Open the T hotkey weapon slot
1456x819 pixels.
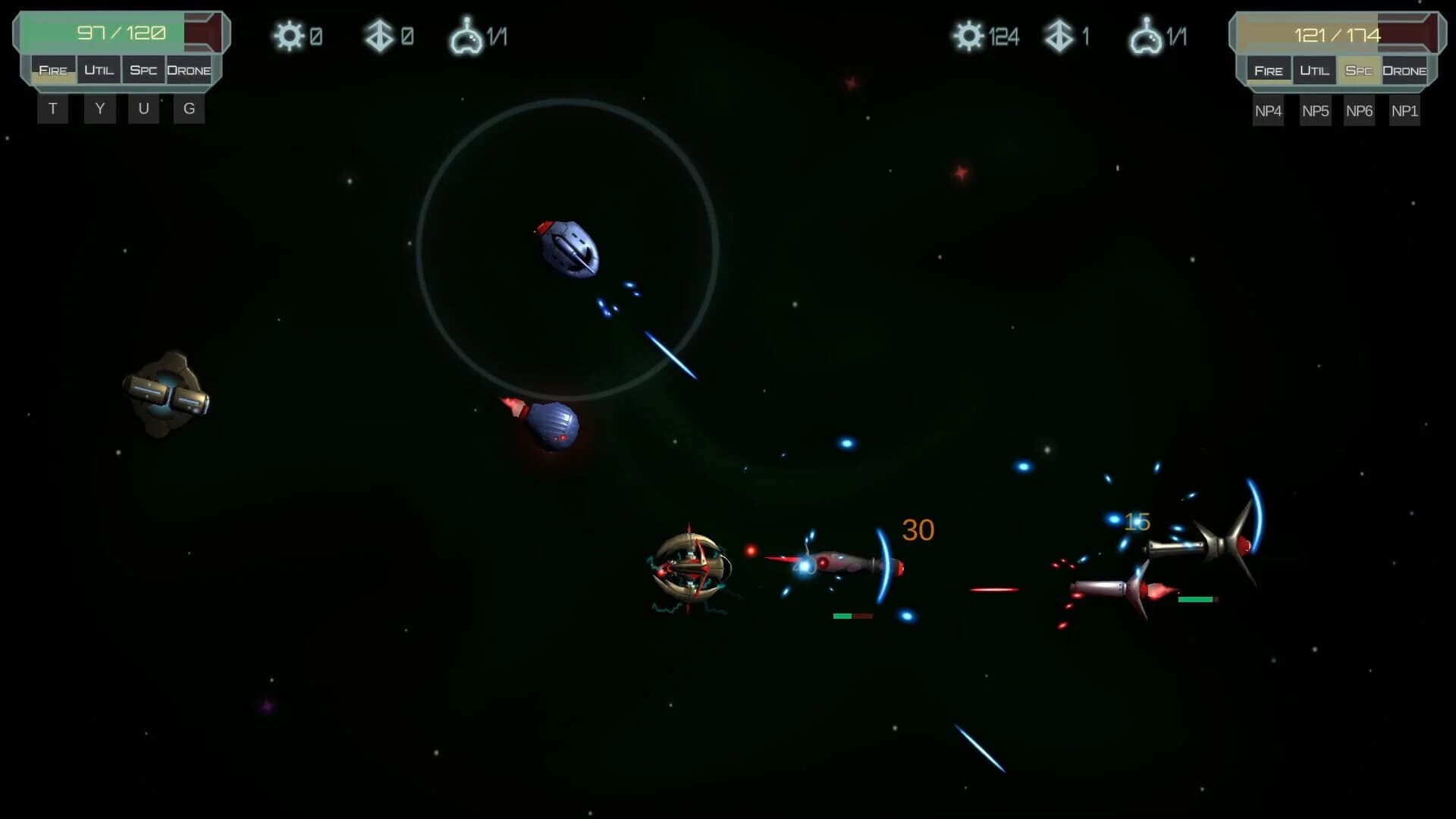52,108
